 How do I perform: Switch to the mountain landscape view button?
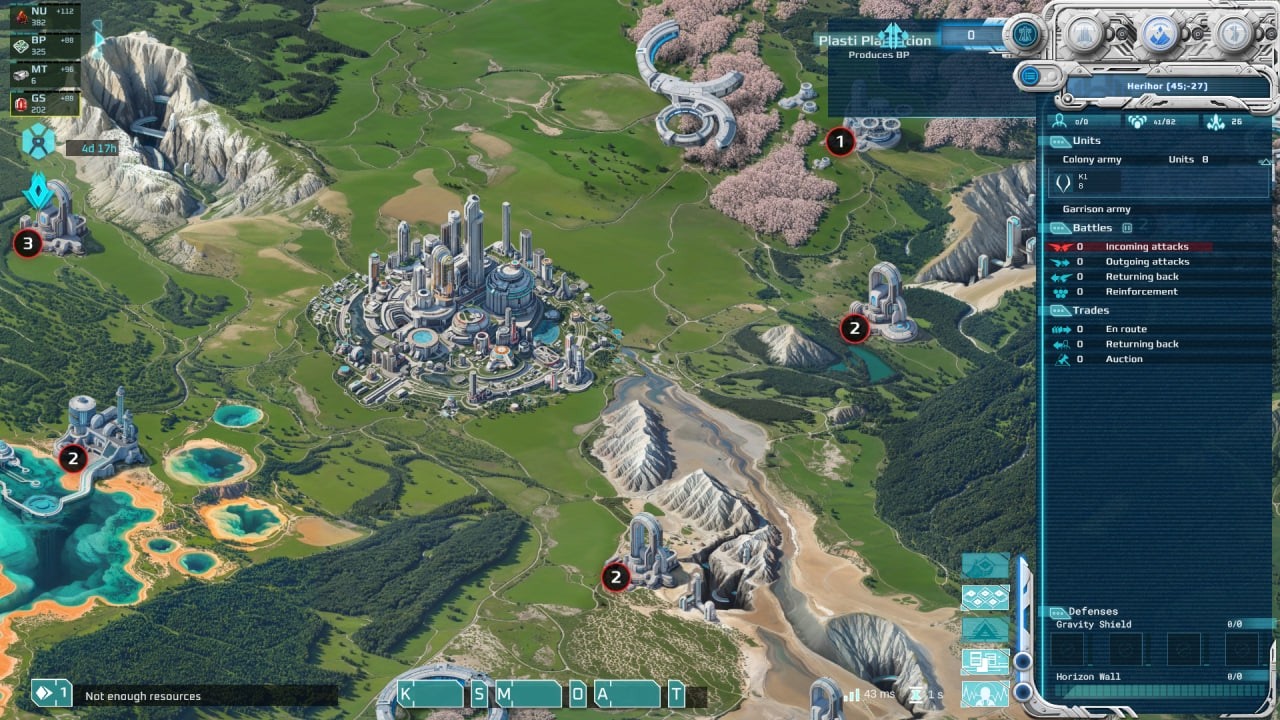pyautogui.click(x=985, y=630)
